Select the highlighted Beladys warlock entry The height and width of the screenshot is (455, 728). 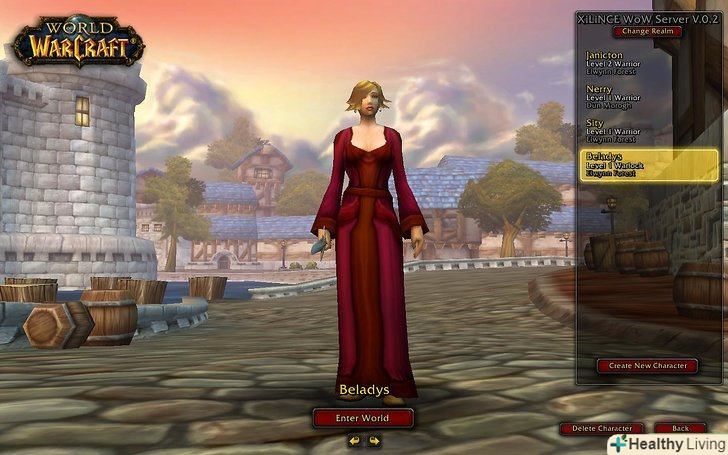click(x=650, y=165)
